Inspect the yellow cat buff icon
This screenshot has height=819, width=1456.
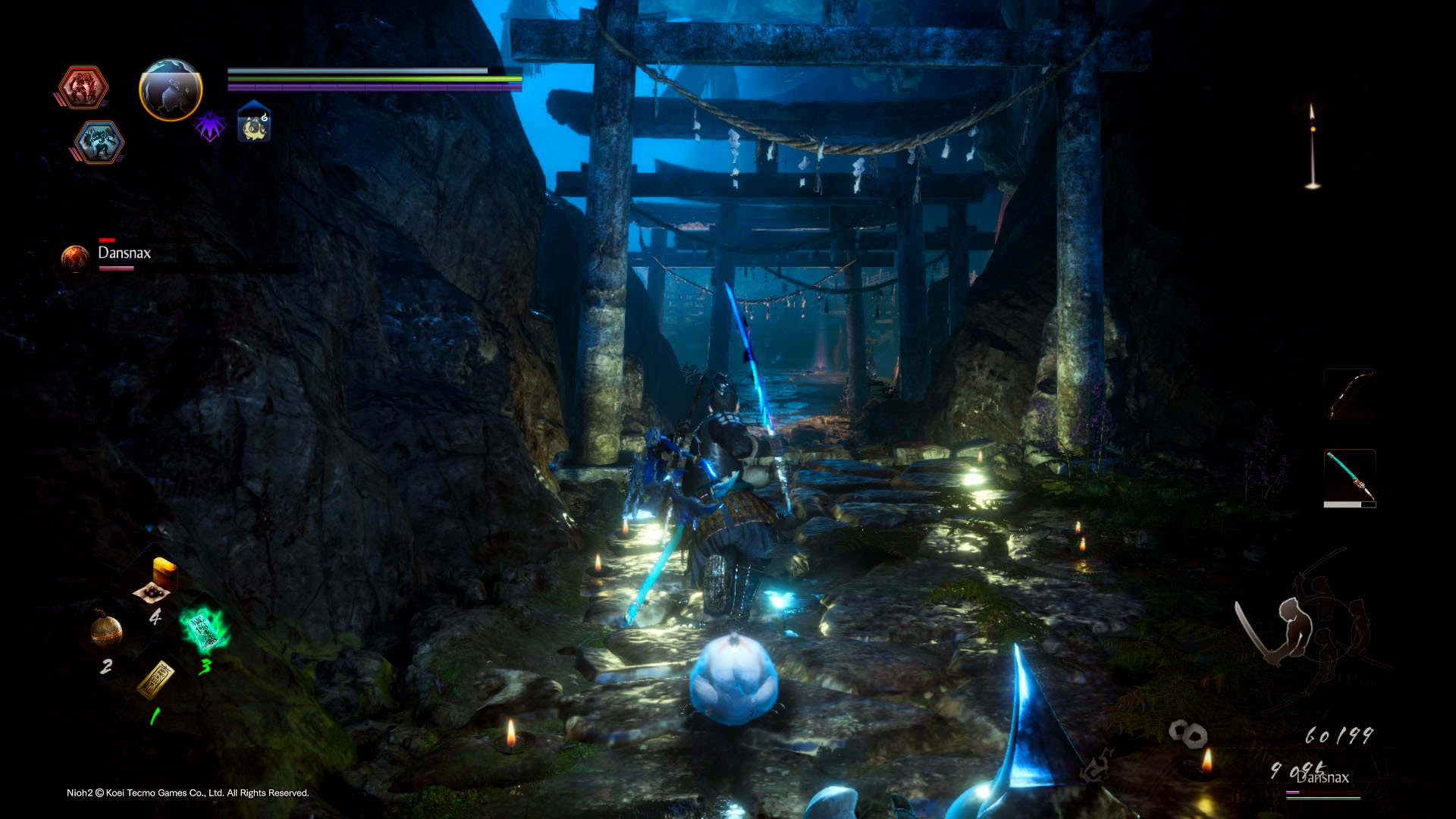coord(254,124)
